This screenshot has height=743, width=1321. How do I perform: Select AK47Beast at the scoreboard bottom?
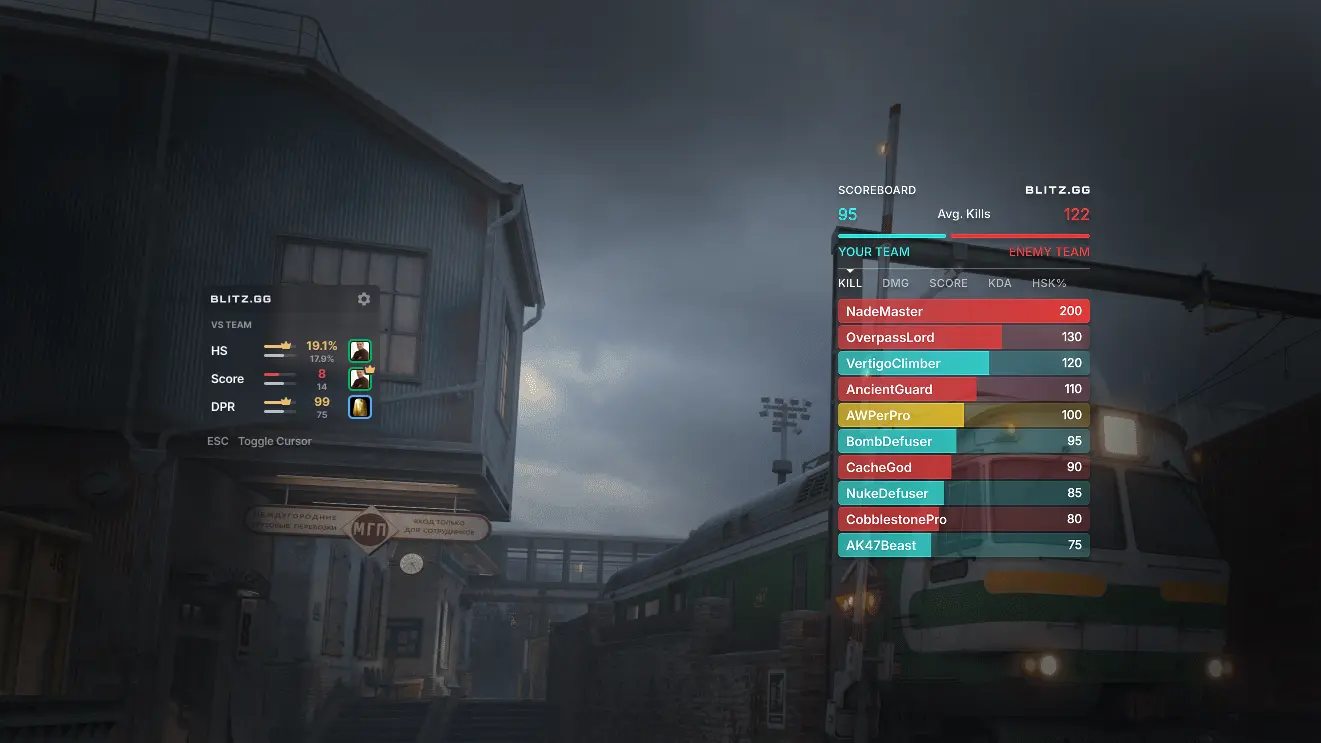click(963, 545)
